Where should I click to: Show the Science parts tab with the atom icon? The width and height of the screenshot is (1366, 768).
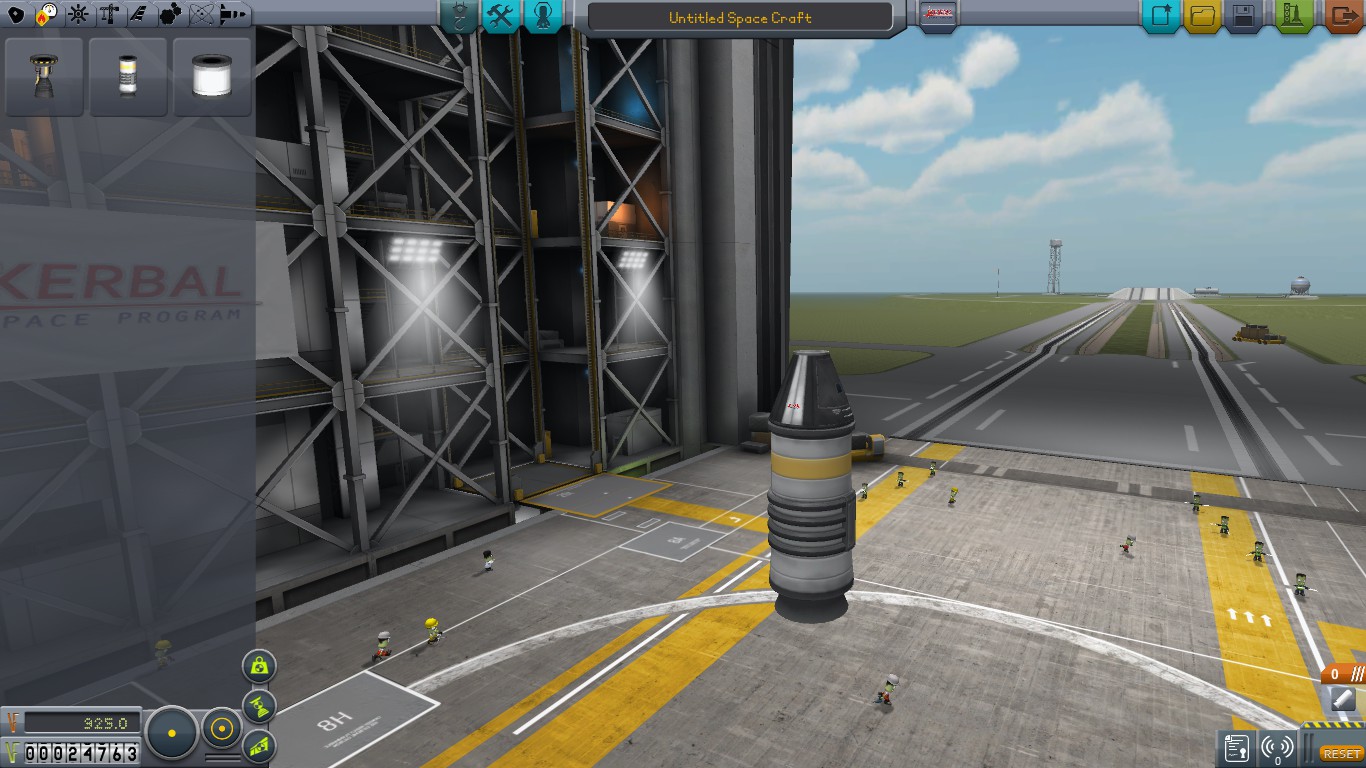click(x=201, y=15)
